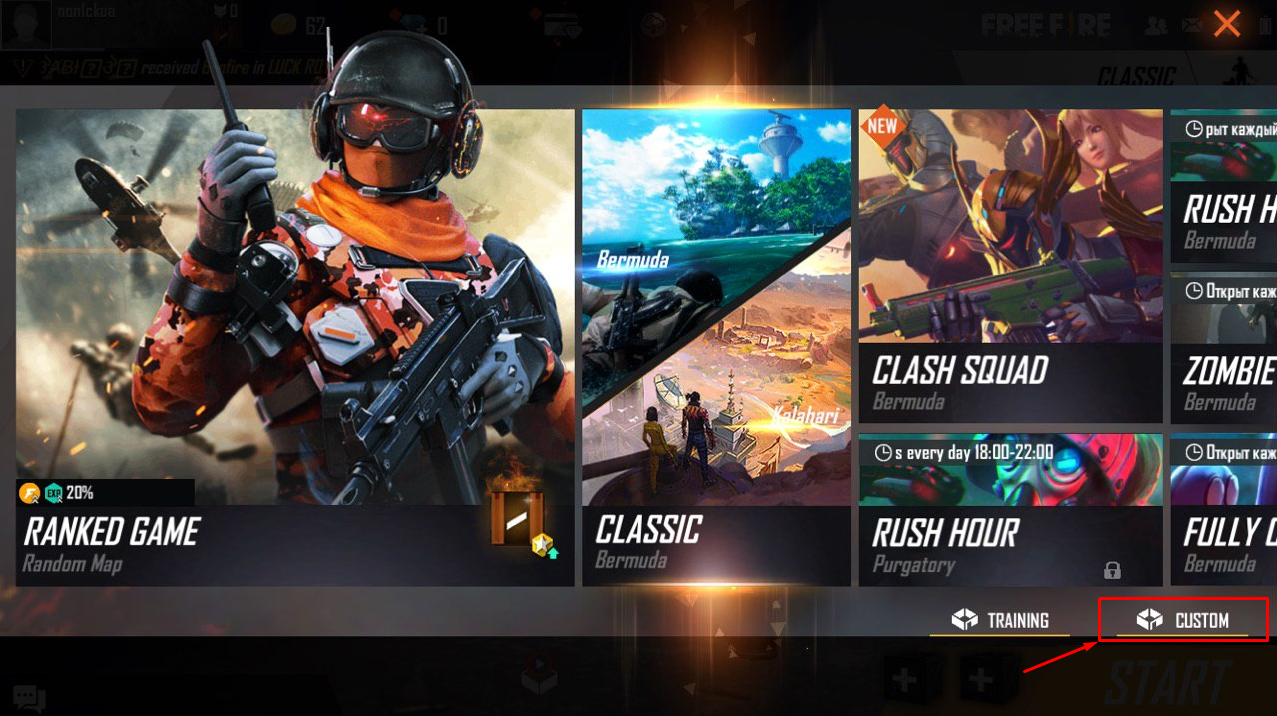
Task: Close the mode selection screen
Action: click(1227, 24)
